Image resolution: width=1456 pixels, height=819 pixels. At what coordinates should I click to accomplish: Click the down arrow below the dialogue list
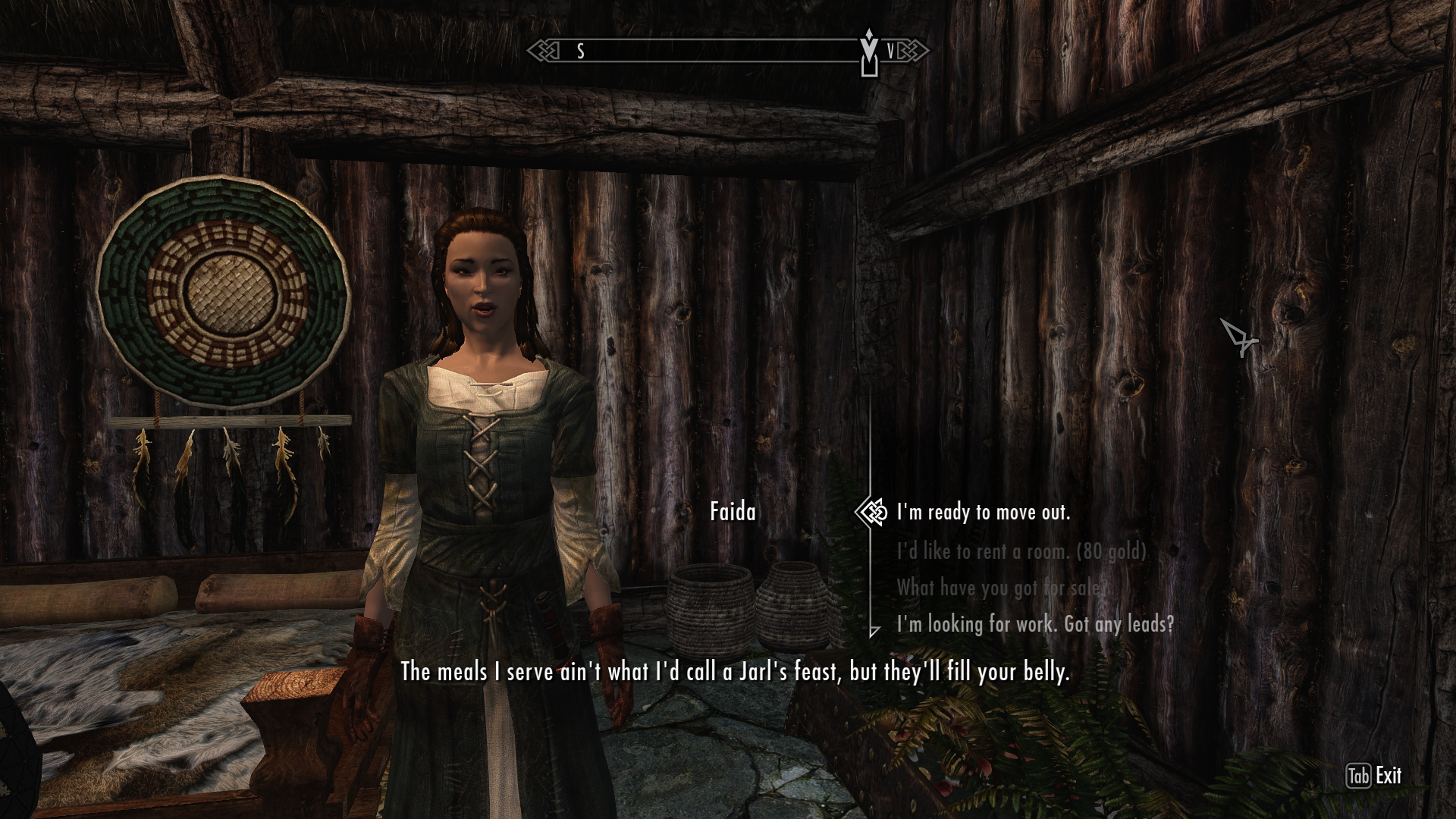[874, 631]
